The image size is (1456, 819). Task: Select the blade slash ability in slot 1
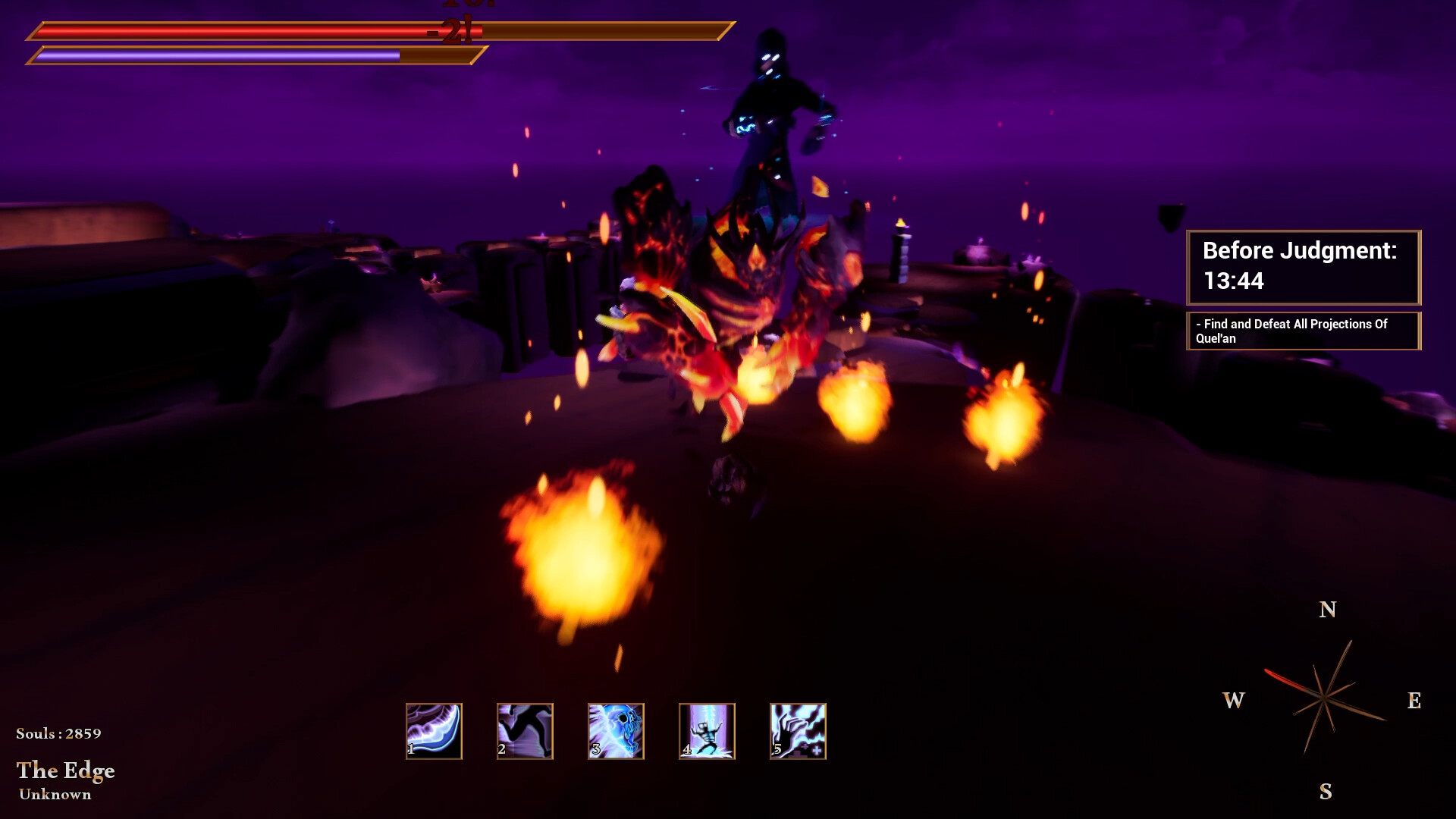point(434,730)
